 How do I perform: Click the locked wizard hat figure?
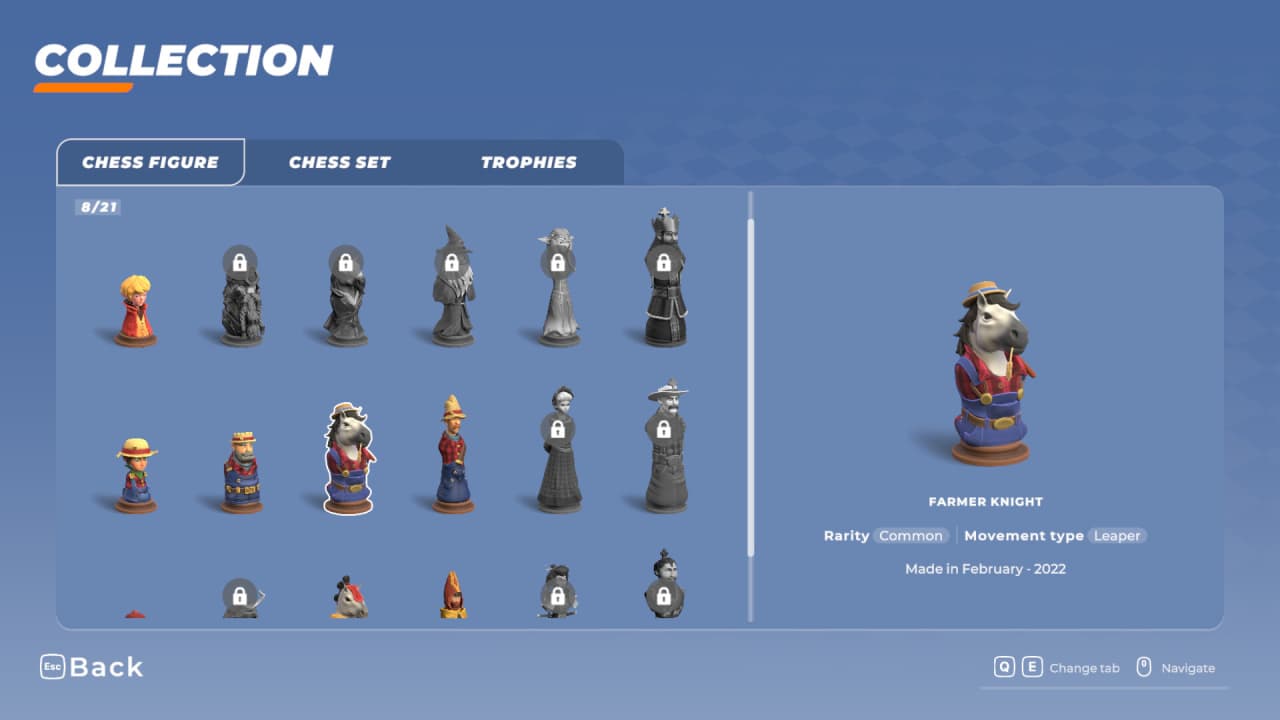click(x=452, y=288)
